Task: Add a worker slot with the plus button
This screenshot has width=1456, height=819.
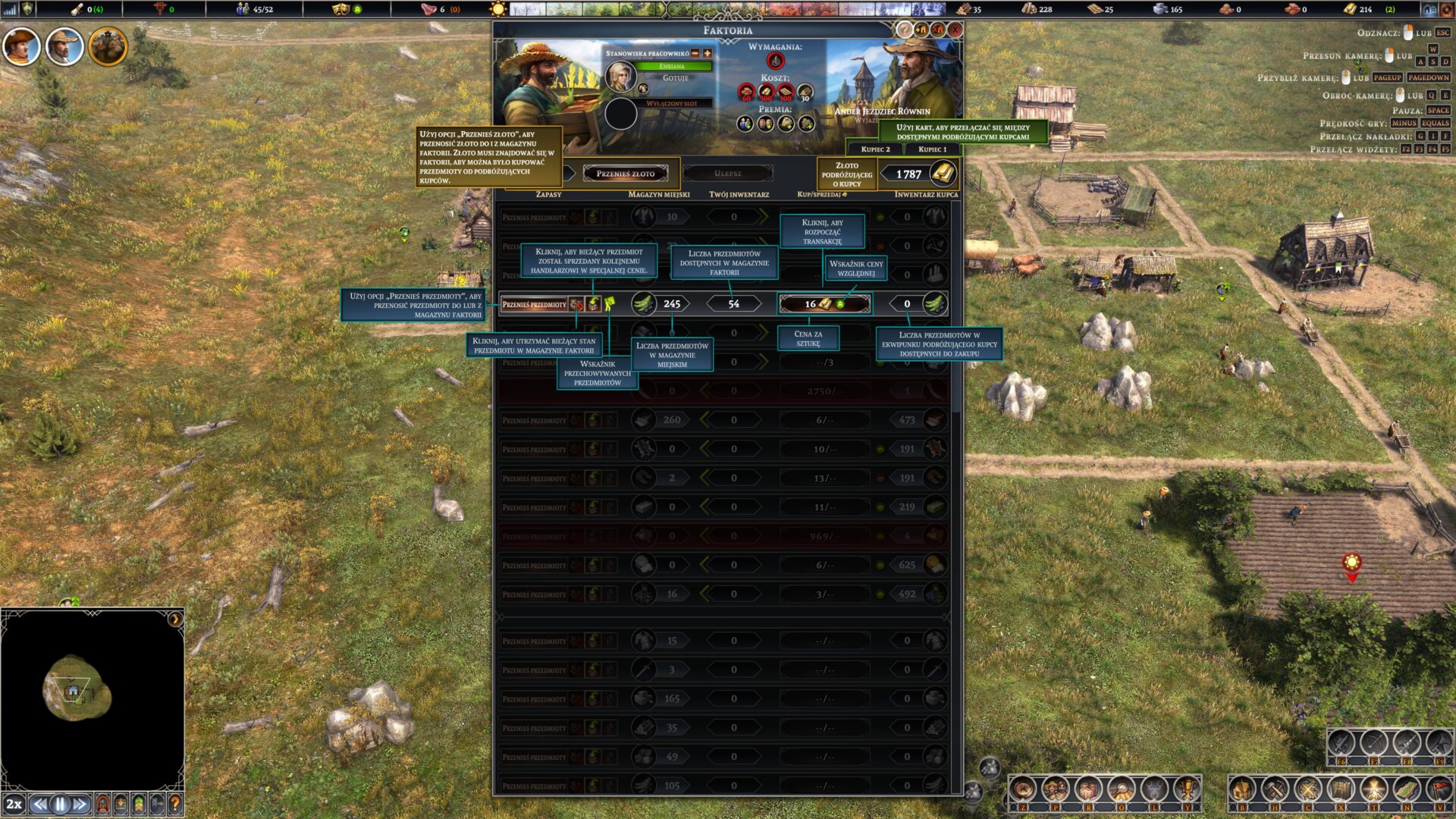Action: pos(708,53)
